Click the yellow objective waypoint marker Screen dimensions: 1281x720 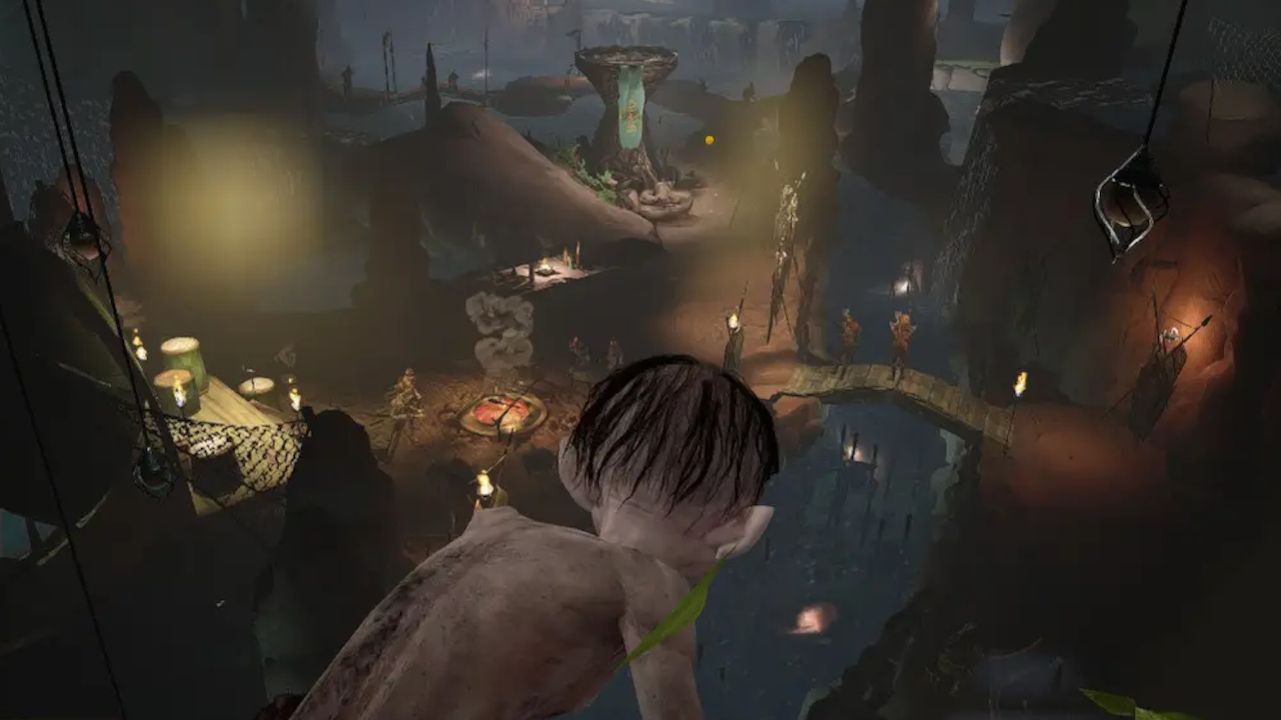[x=709, y=141]
